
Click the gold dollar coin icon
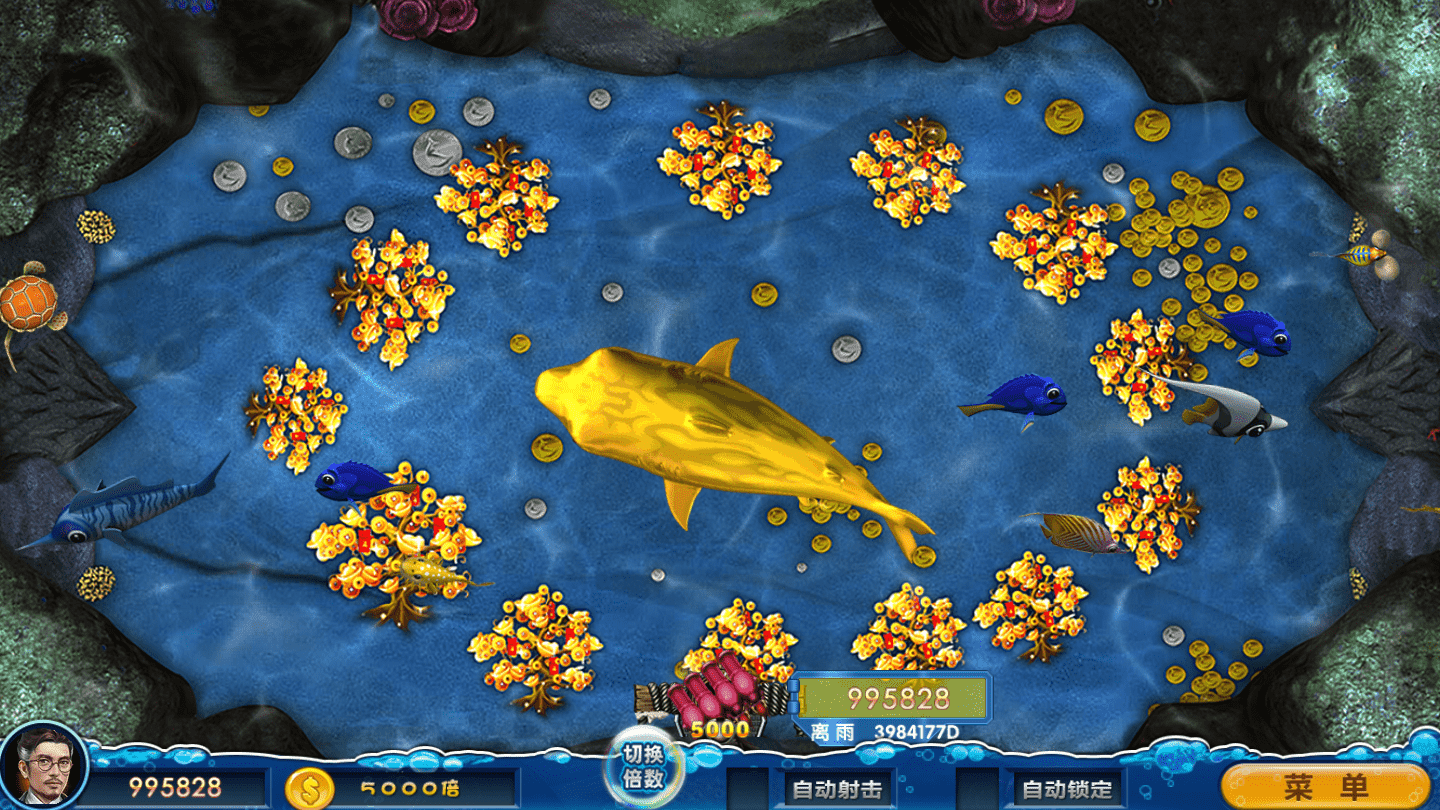coord(308,788)
